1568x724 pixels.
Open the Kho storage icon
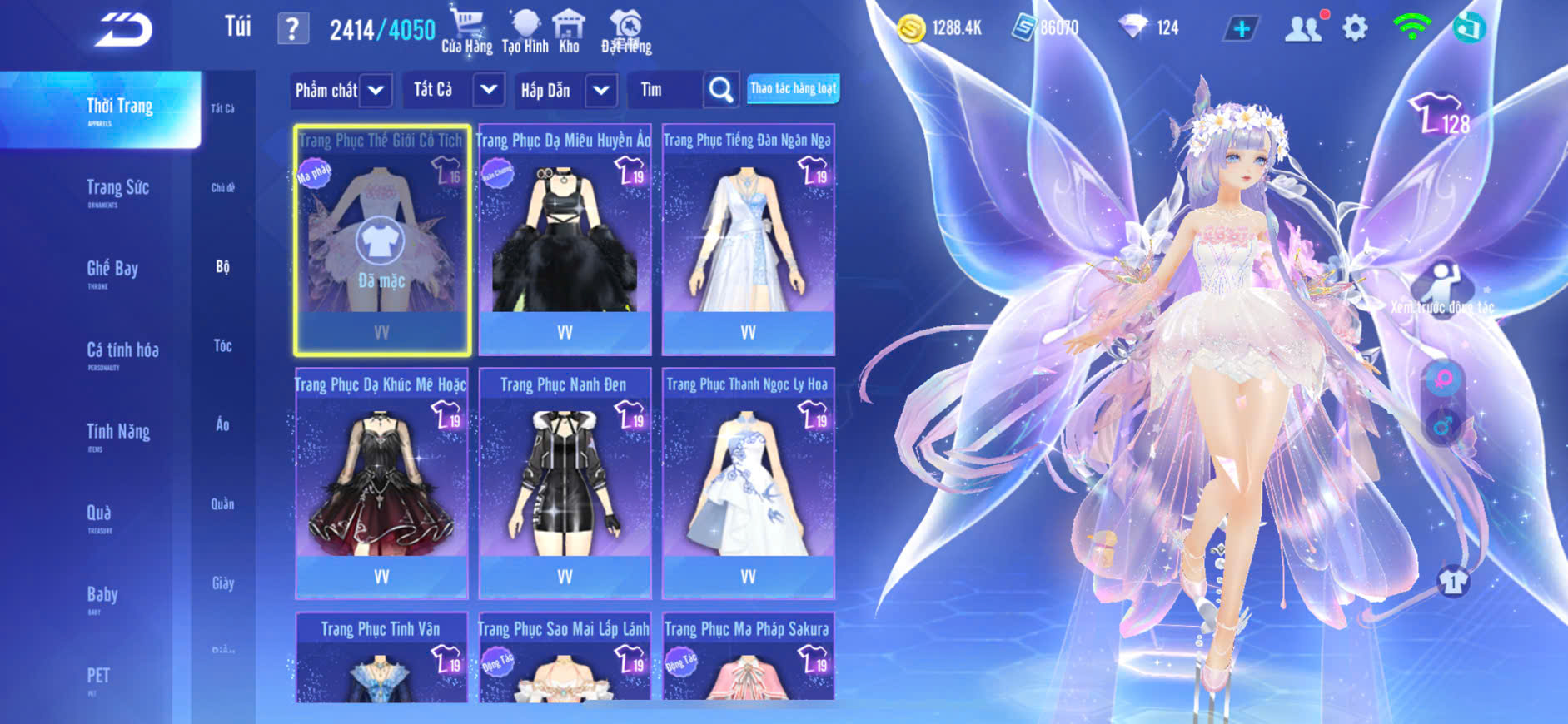coord(569,32)
